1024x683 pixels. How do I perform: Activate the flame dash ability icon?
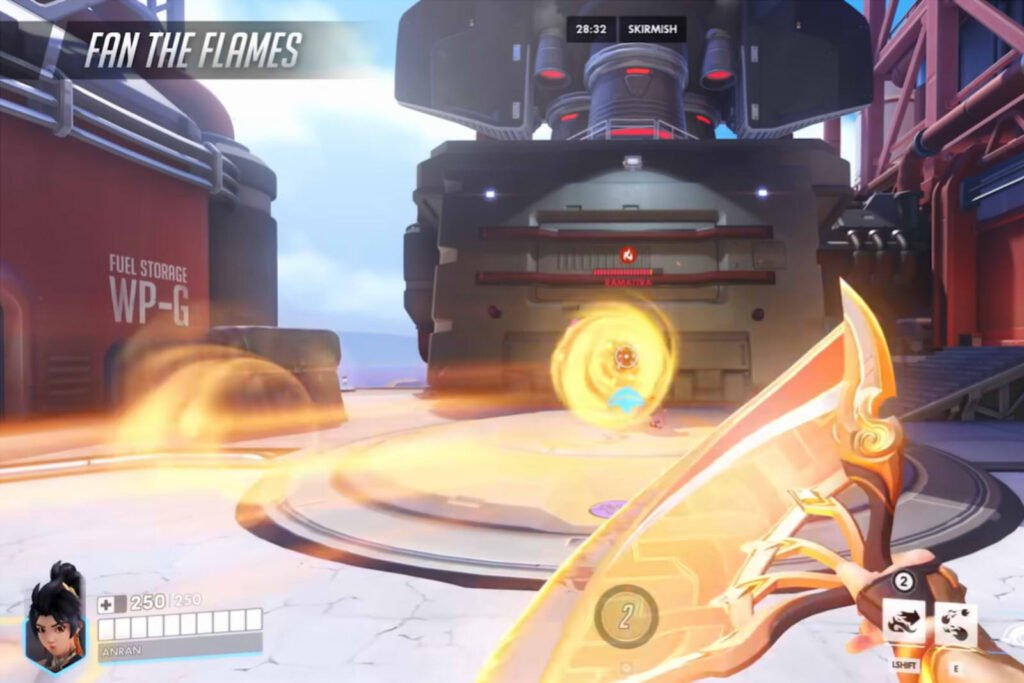point(903,620)
